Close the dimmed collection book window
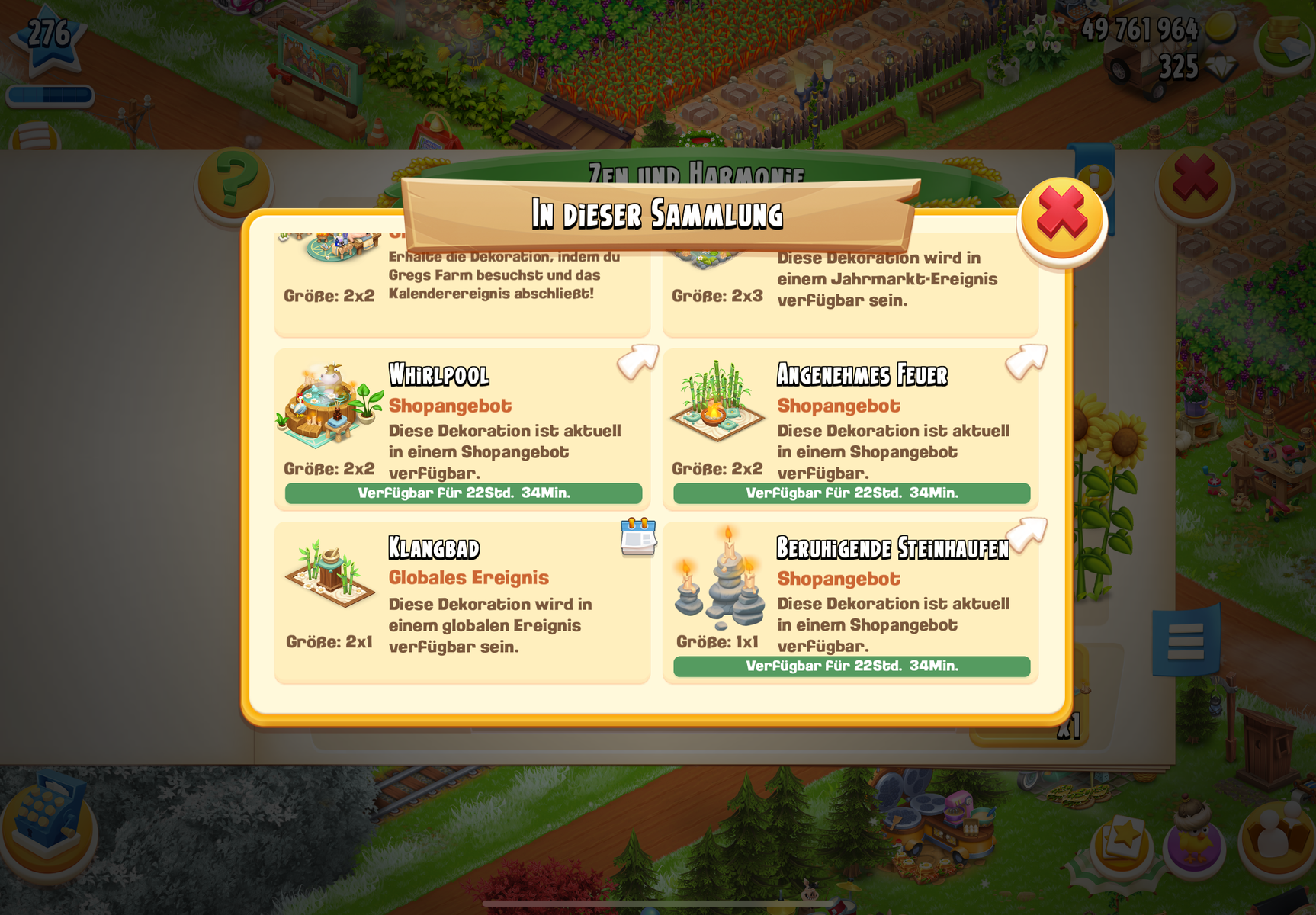1316x915 pixels. [1194, 181]
